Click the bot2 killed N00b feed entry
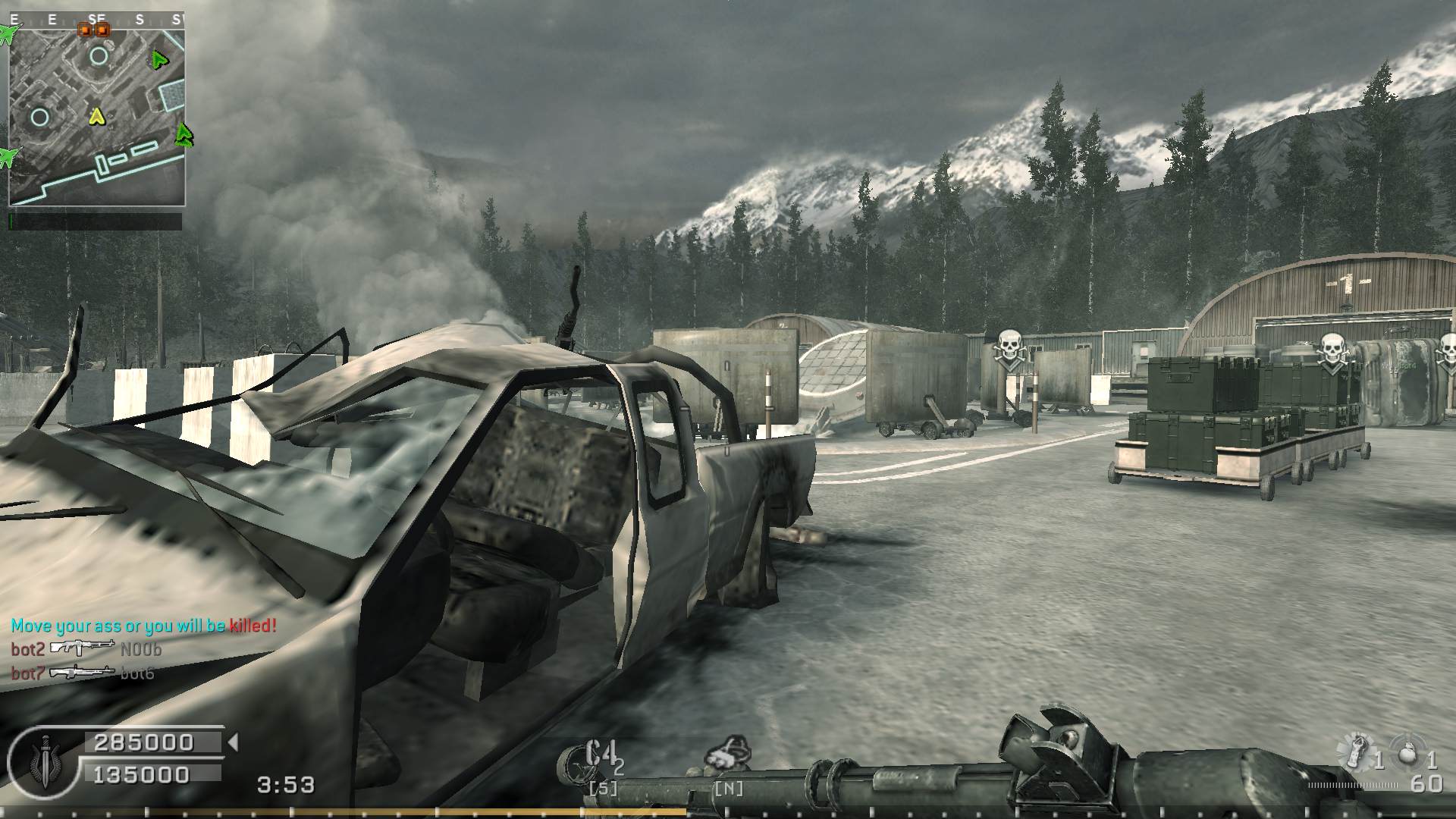The height and width of the screenshot is (819, 1456). tap(86, 649)
